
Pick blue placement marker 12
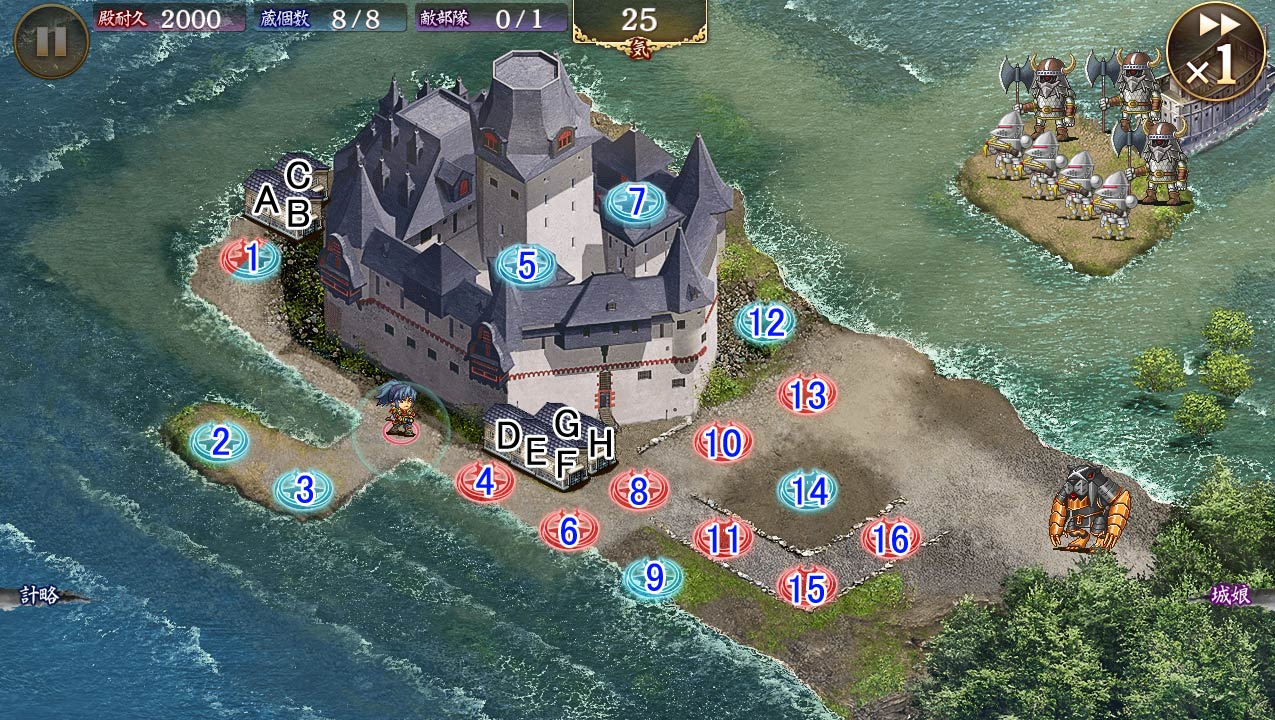[766, 323]
